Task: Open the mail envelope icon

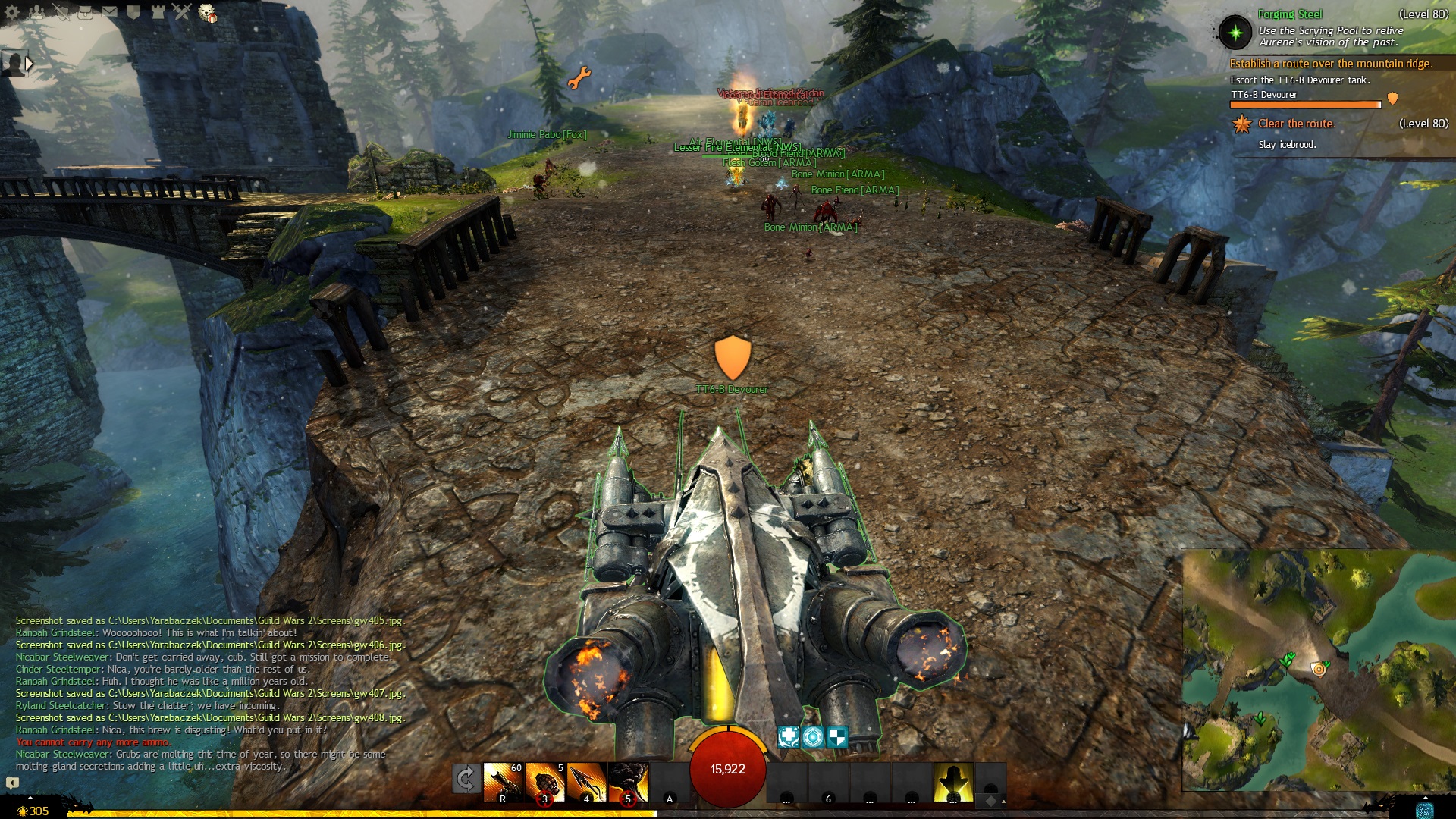Action: [x=109, y=12]
